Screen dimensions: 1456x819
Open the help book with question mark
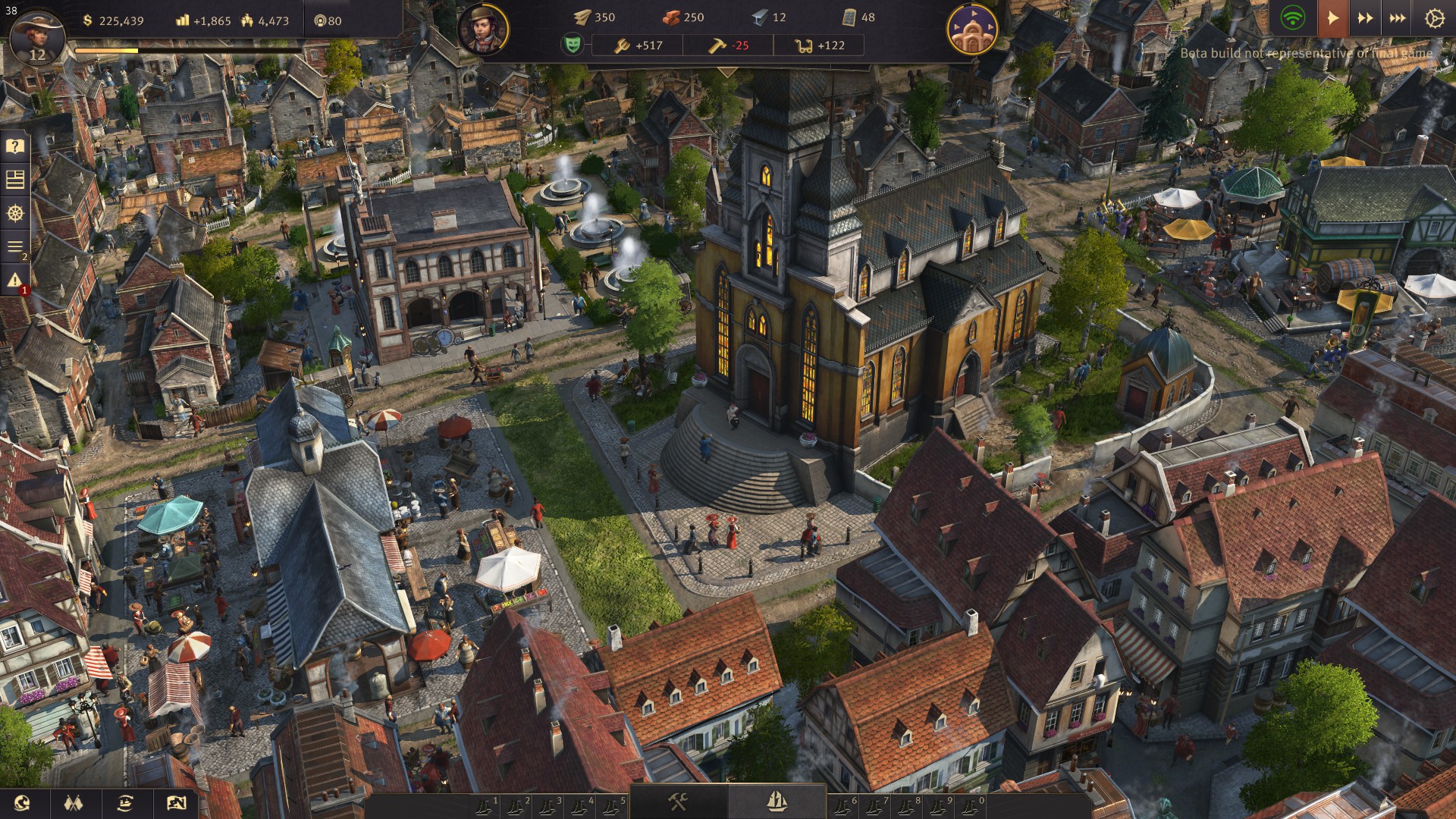tap(15, 146)
